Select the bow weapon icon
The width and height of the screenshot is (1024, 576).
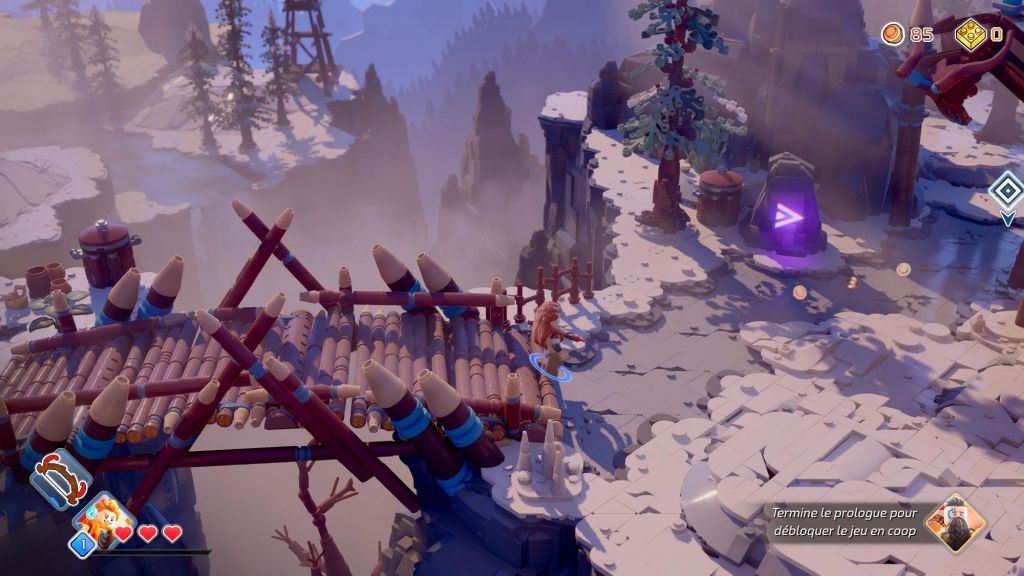[x=61, y=479]
